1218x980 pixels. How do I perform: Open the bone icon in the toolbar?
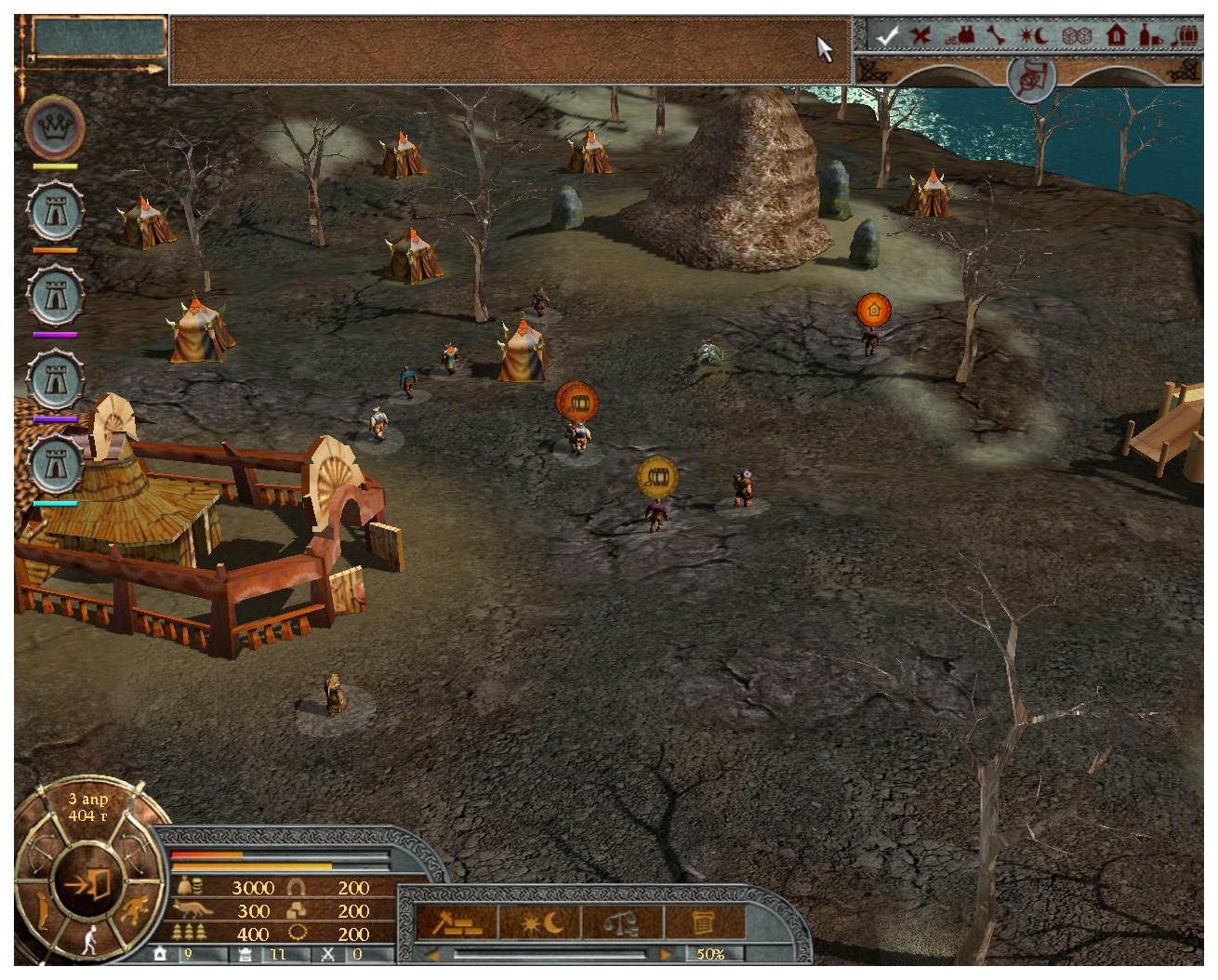[996, 36]
